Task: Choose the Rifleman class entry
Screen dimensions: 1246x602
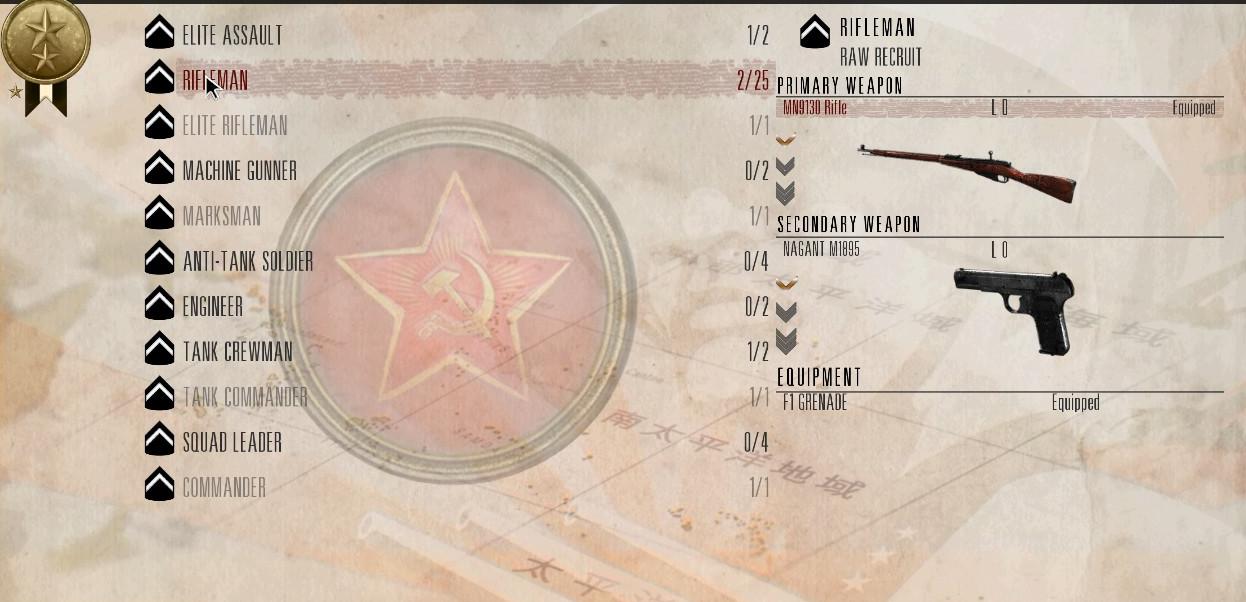Action: 216,81
